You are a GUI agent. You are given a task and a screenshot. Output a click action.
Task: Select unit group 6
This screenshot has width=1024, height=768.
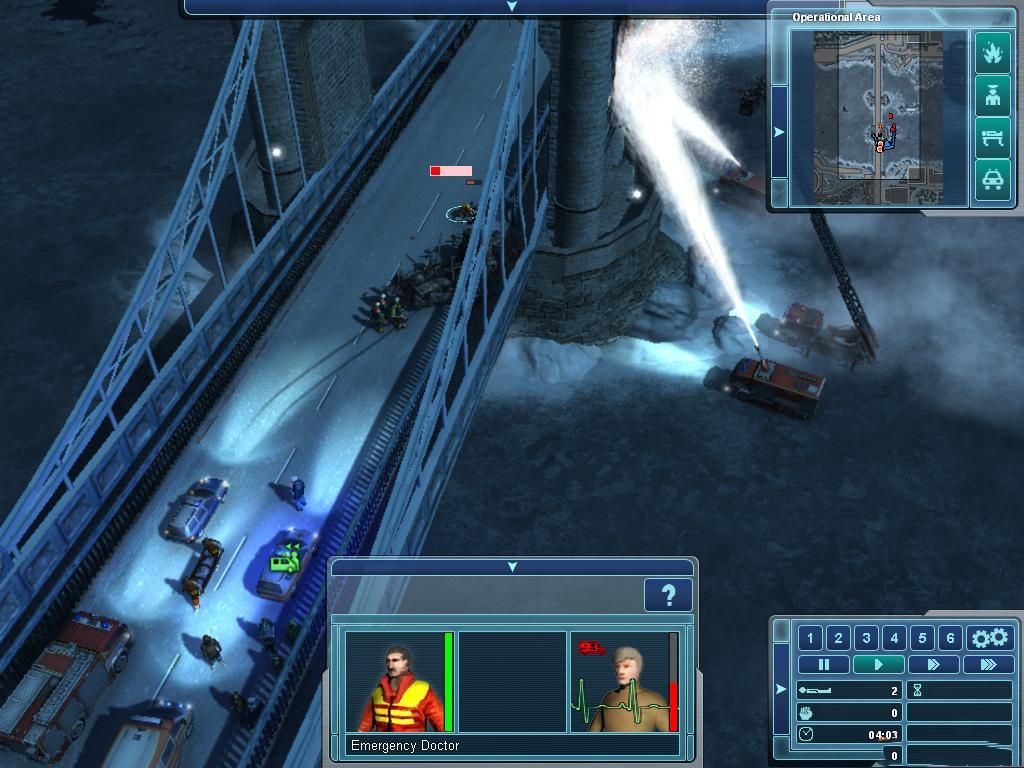(x=950, y=638)
